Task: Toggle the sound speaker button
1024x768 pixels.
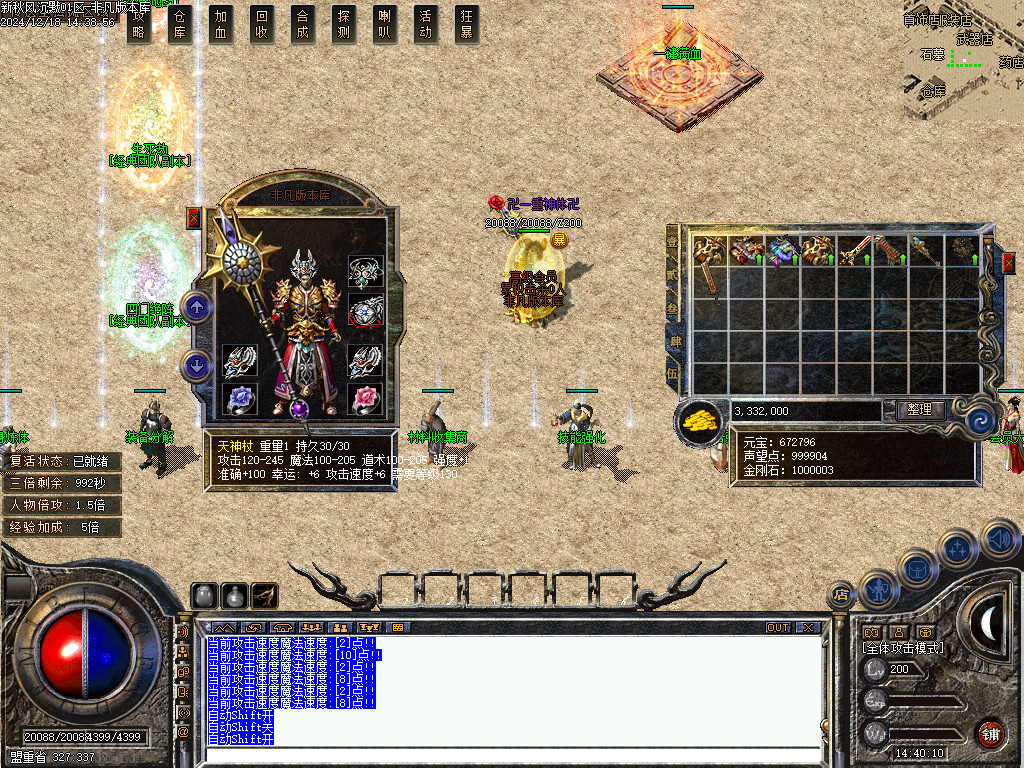Action: [x=1001, y=538]
